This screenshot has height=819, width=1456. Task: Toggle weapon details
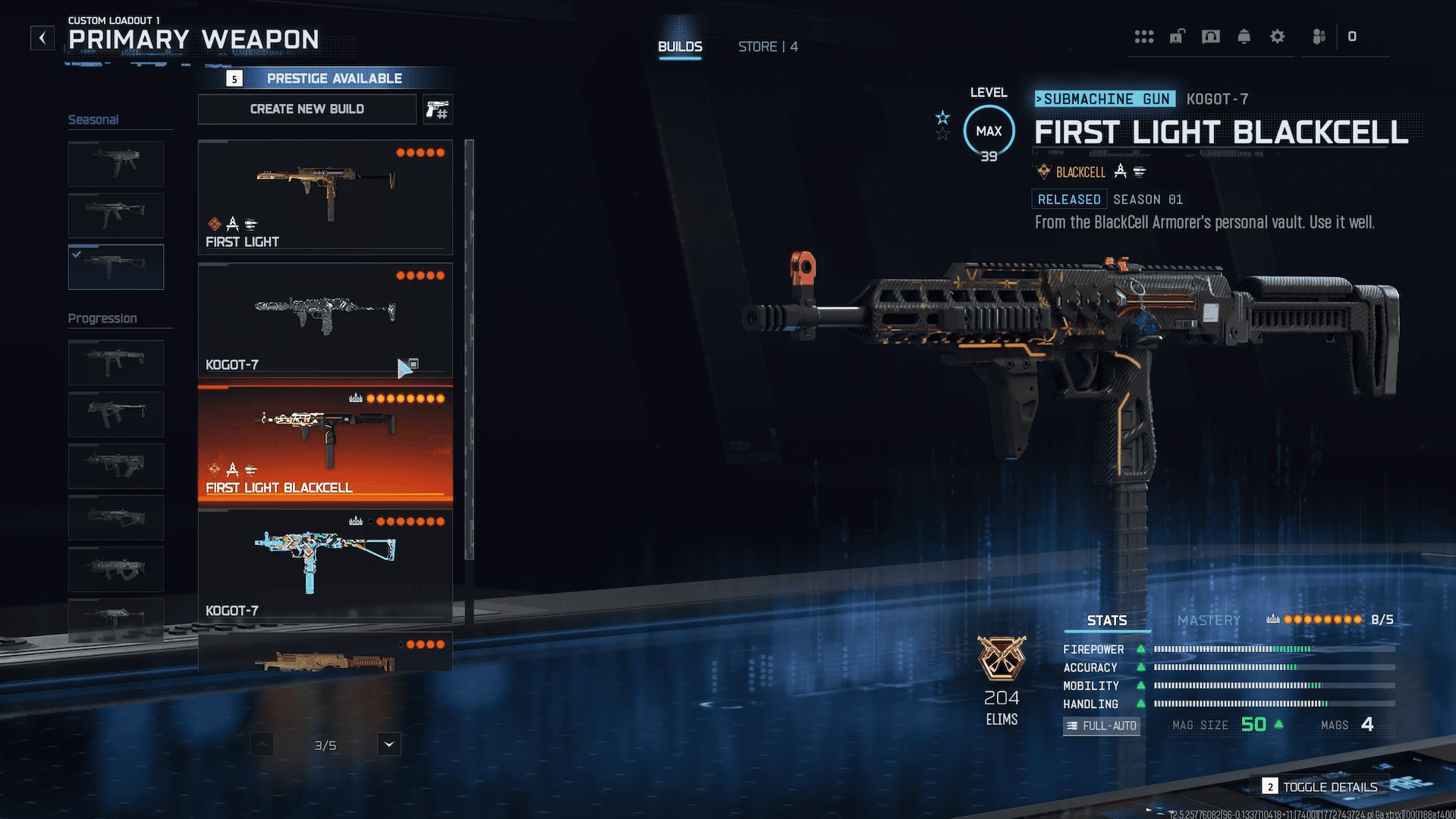[1321, 787]
